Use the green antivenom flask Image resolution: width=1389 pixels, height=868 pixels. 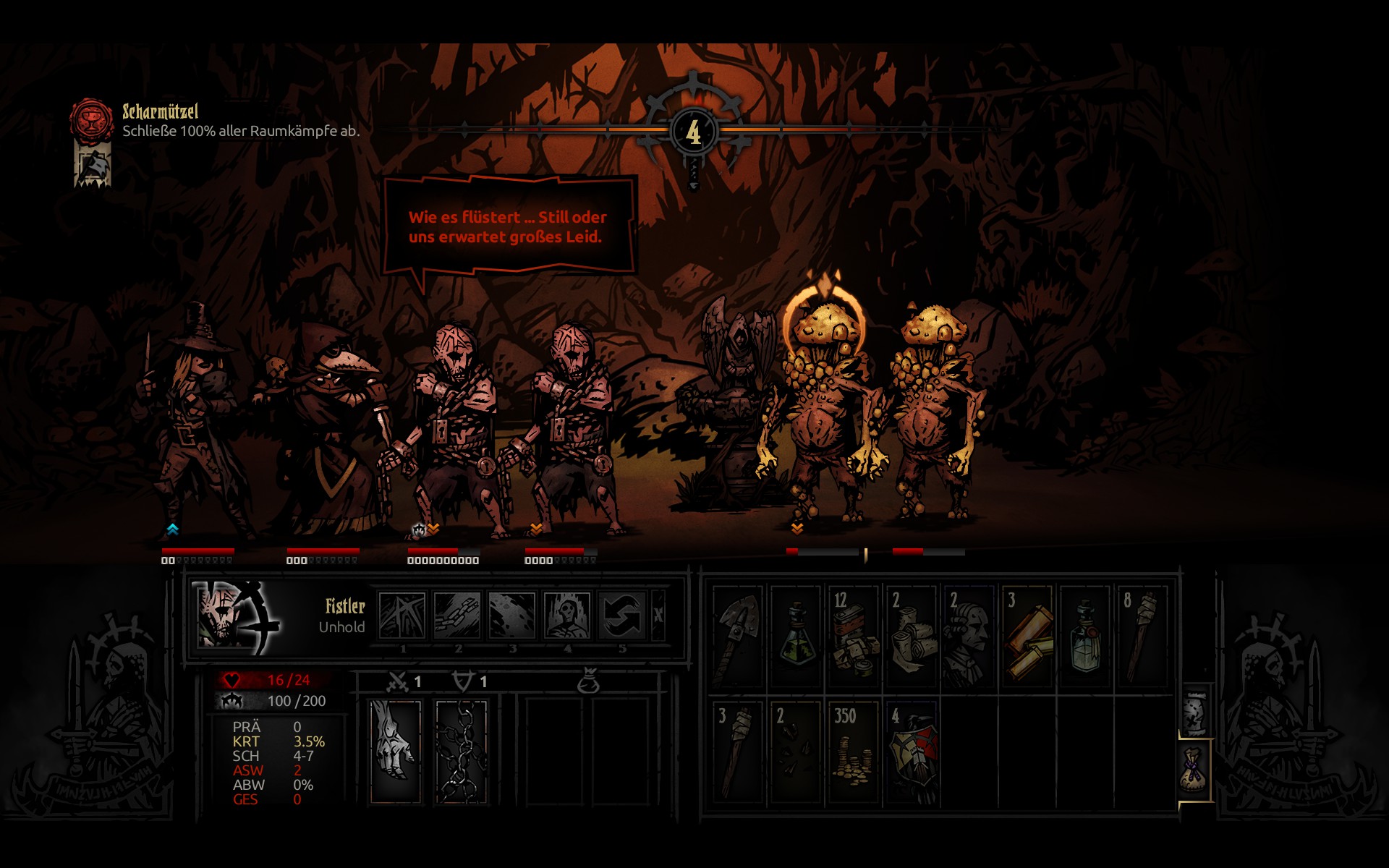click(x=796, y=637)
